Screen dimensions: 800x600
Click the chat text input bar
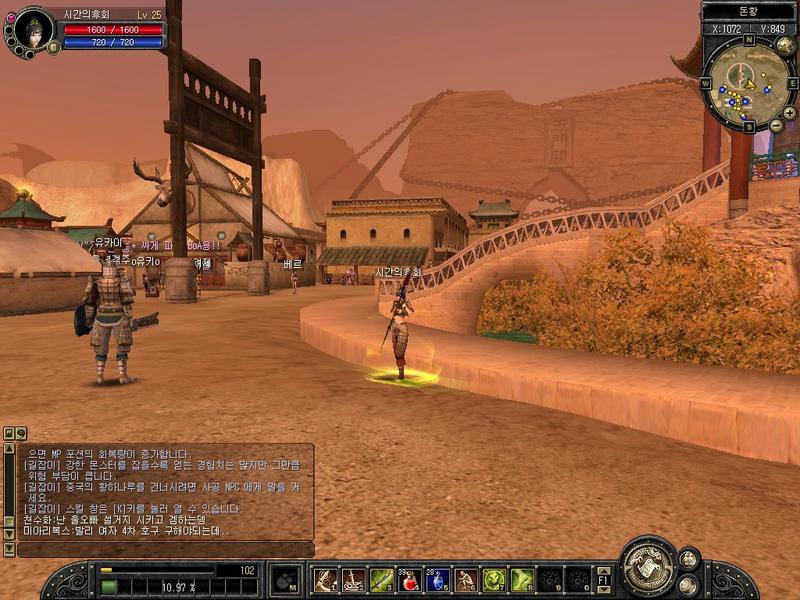[x=160, y=549]
